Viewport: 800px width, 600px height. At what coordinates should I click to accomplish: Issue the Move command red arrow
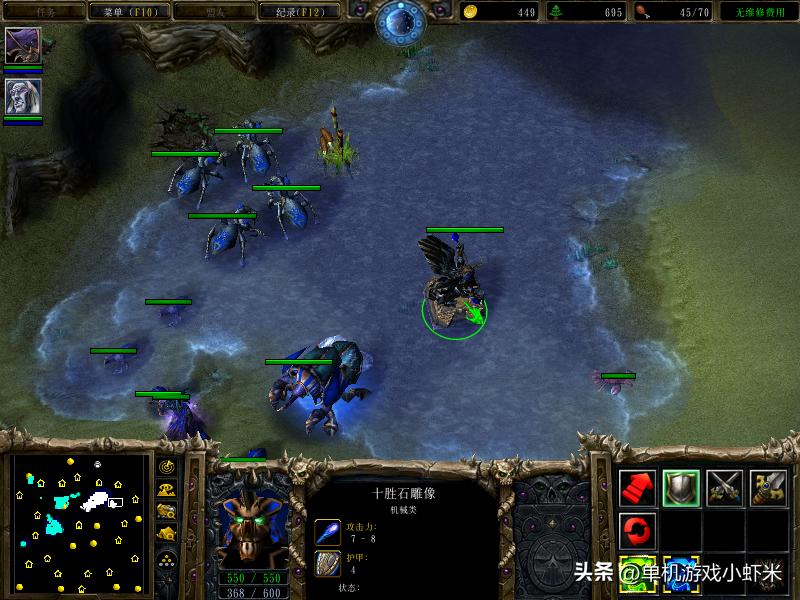637,487
